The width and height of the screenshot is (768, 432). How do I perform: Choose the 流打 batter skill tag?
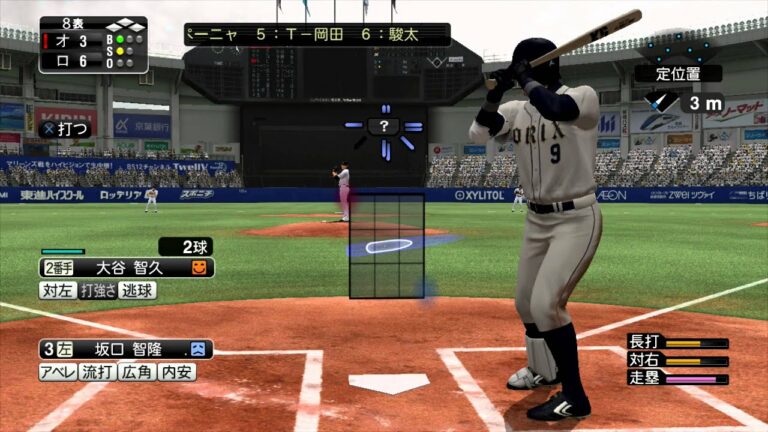[x=98, y=372]
